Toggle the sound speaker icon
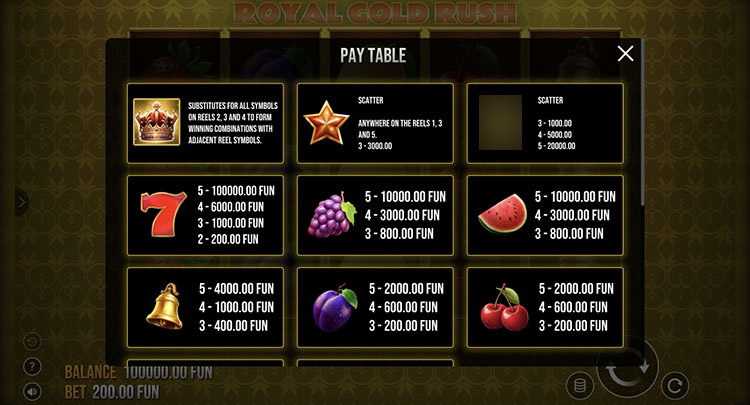Viewport: 750px width, 405px height. (32, 390)
